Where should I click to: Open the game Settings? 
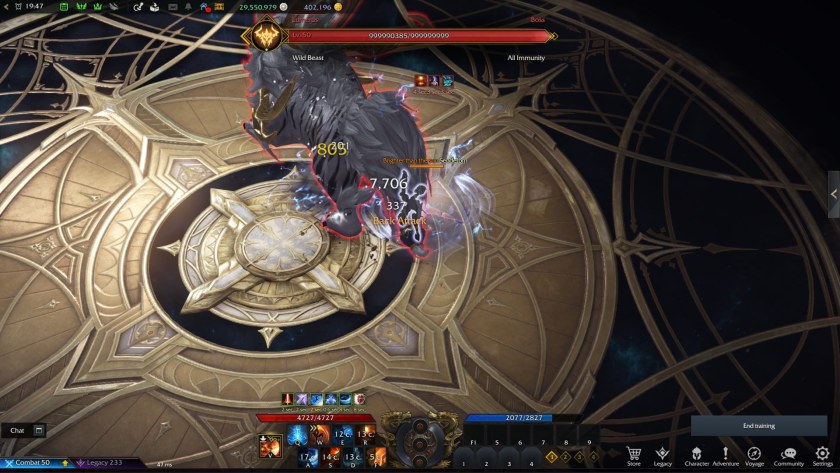822,454
